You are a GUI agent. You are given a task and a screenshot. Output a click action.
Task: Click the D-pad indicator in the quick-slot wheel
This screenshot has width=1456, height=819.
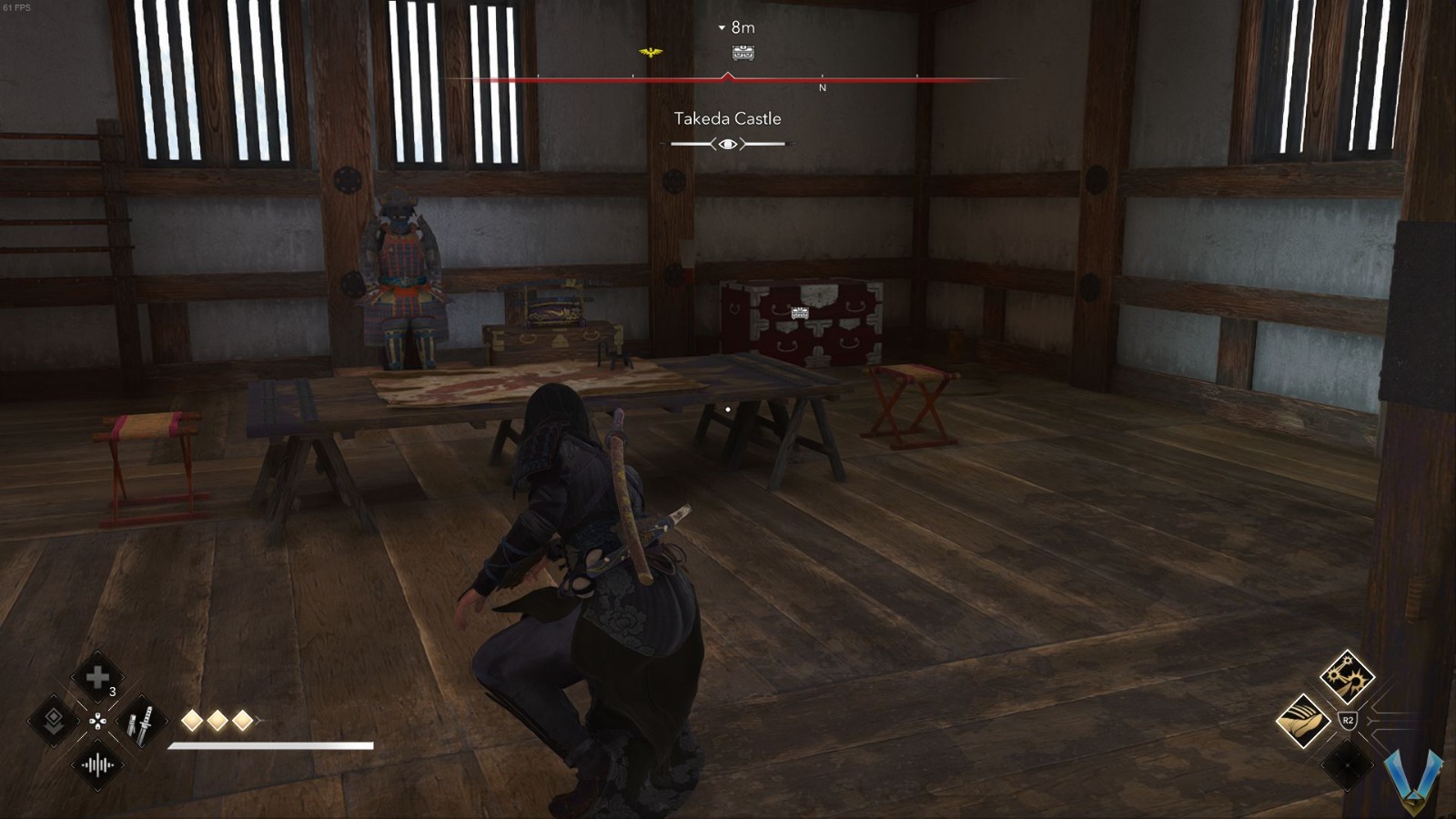point(97,721)
